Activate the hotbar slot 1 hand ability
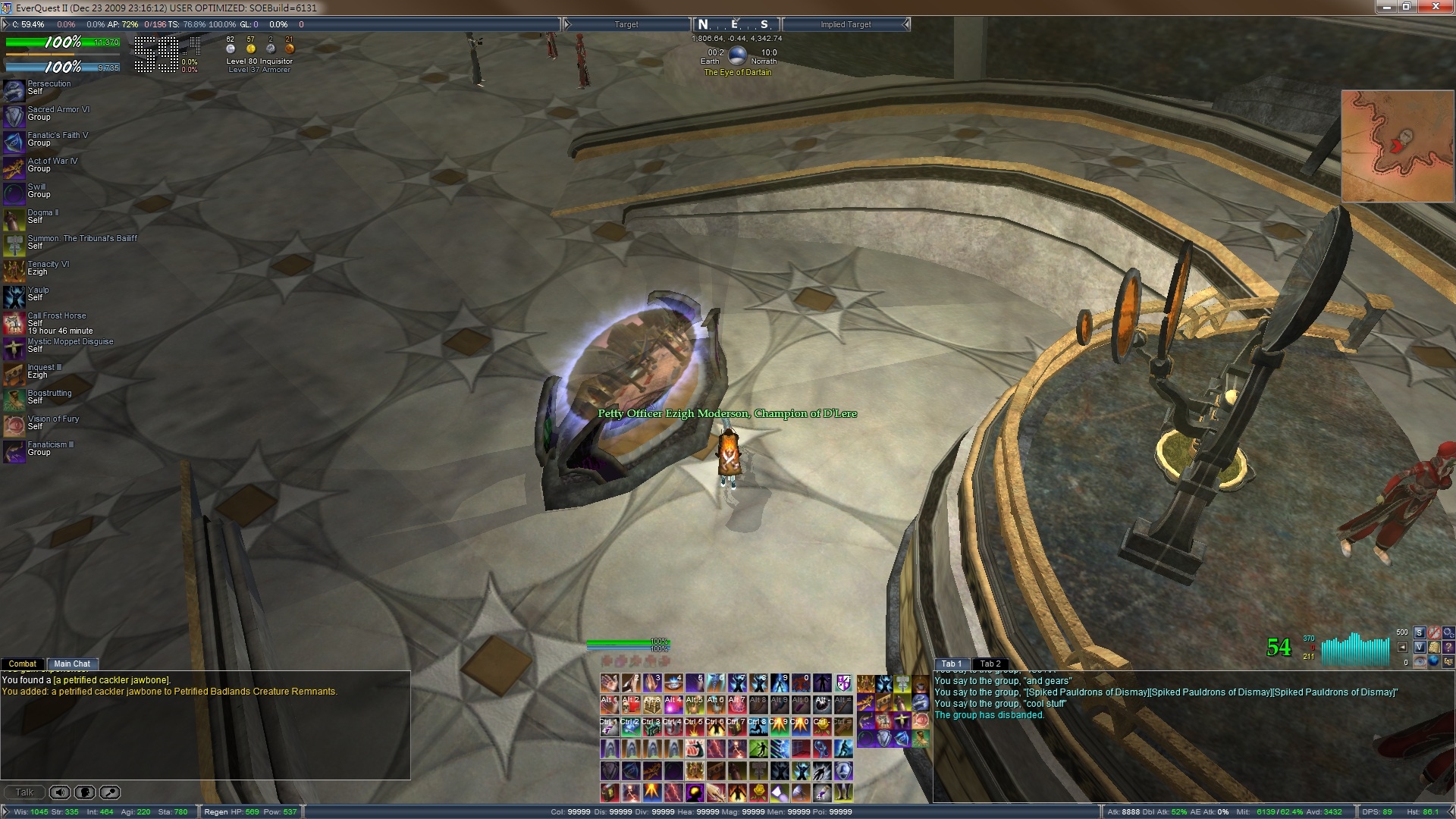This screenshot has height=819, width=1456. pos(610,683)
